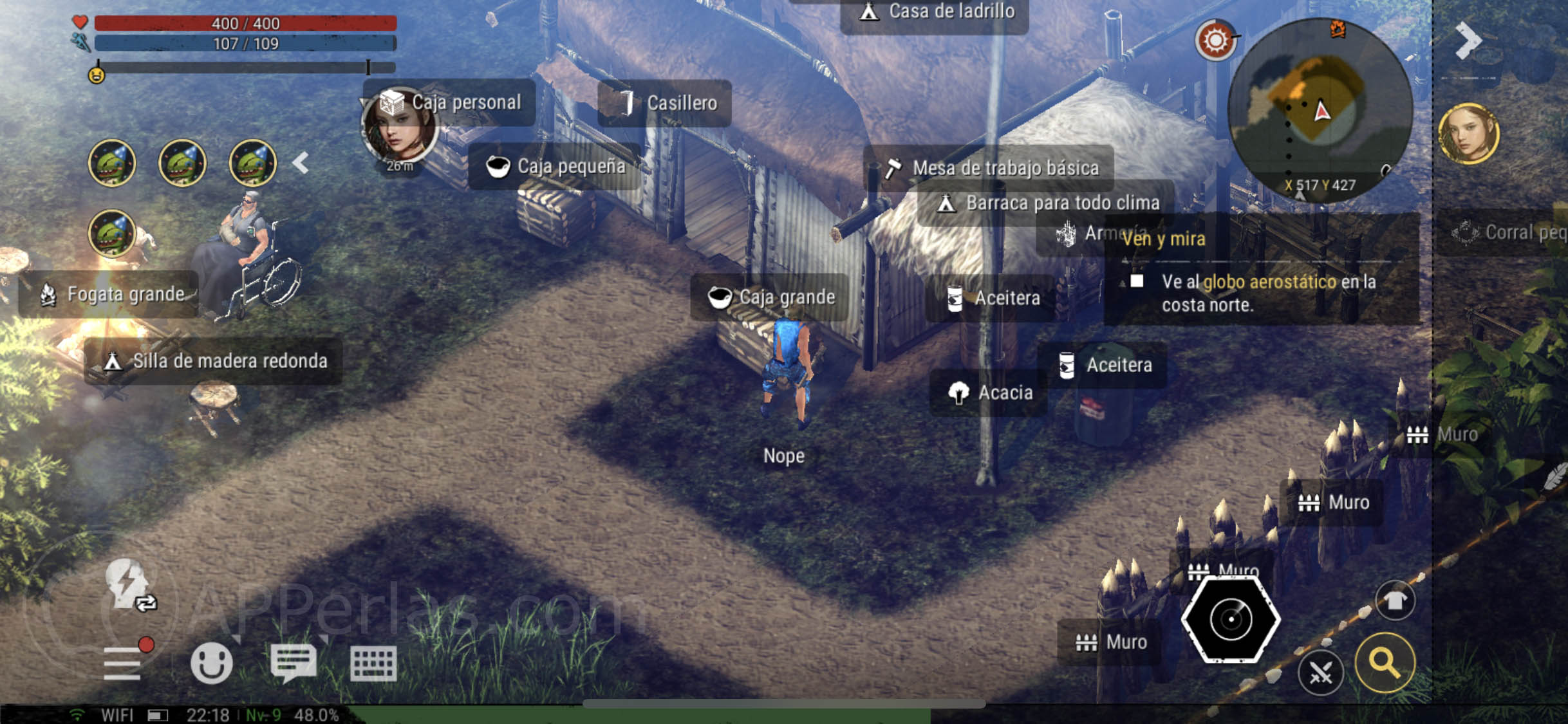
Task: Open the shirt outfit button
Action: pos(1395,601)
